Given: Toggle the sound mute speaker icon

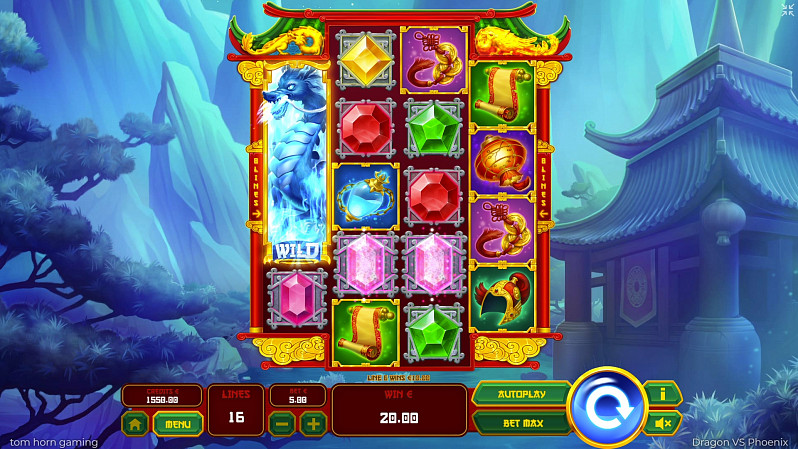Looking at the screenshot, I should pos(661,423).
